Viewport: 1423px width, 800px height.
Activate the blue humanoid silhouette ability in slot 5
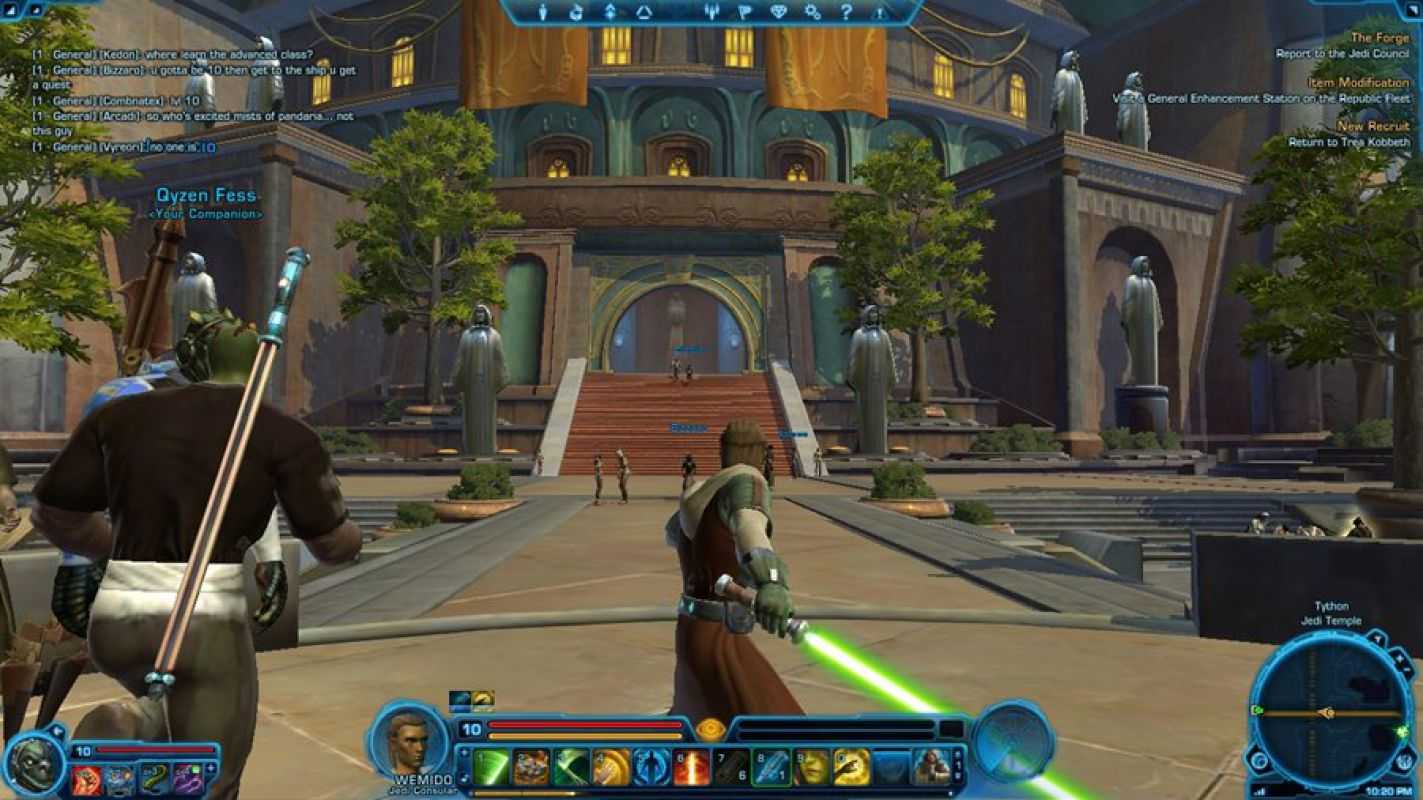(x=651, y=767)
